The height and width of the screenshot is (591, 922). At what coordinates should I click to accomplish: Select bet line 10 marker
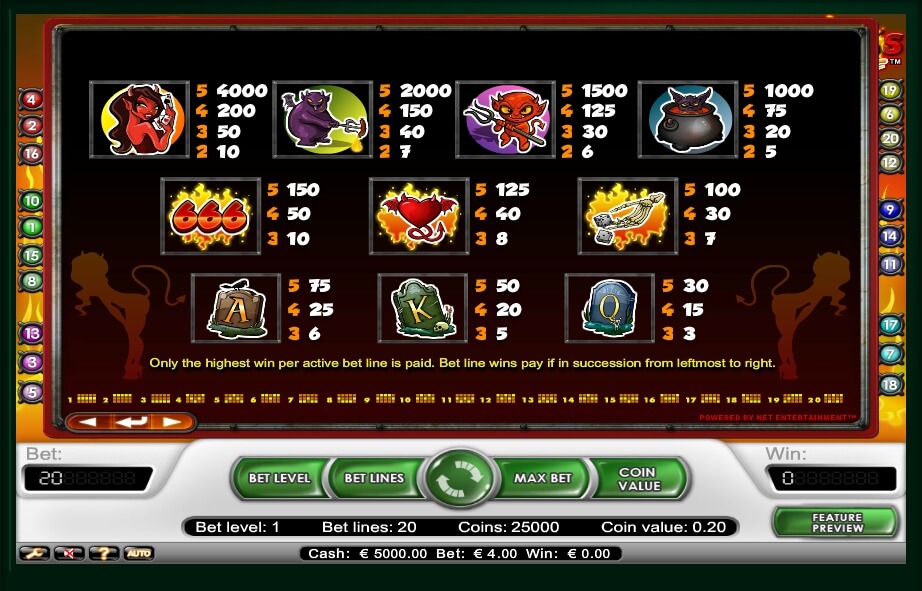pos(31,201)
